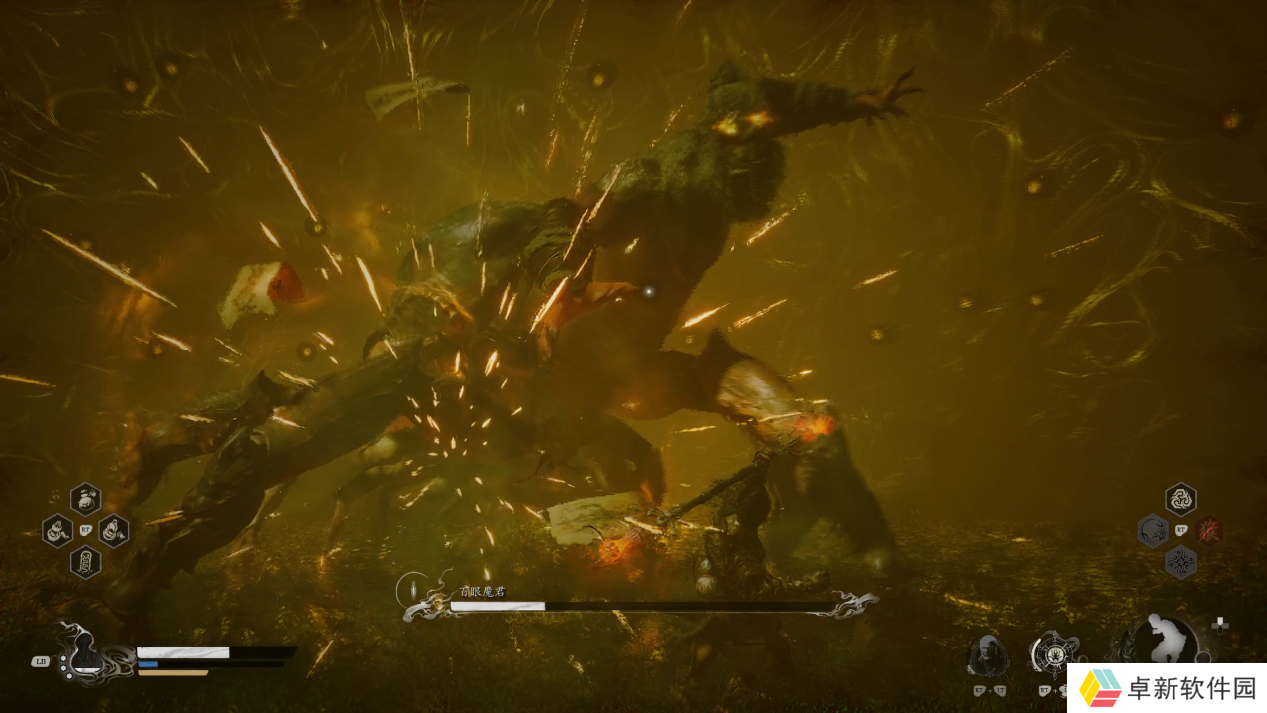Open the 卓新软件园 watermark logo

1166,688
